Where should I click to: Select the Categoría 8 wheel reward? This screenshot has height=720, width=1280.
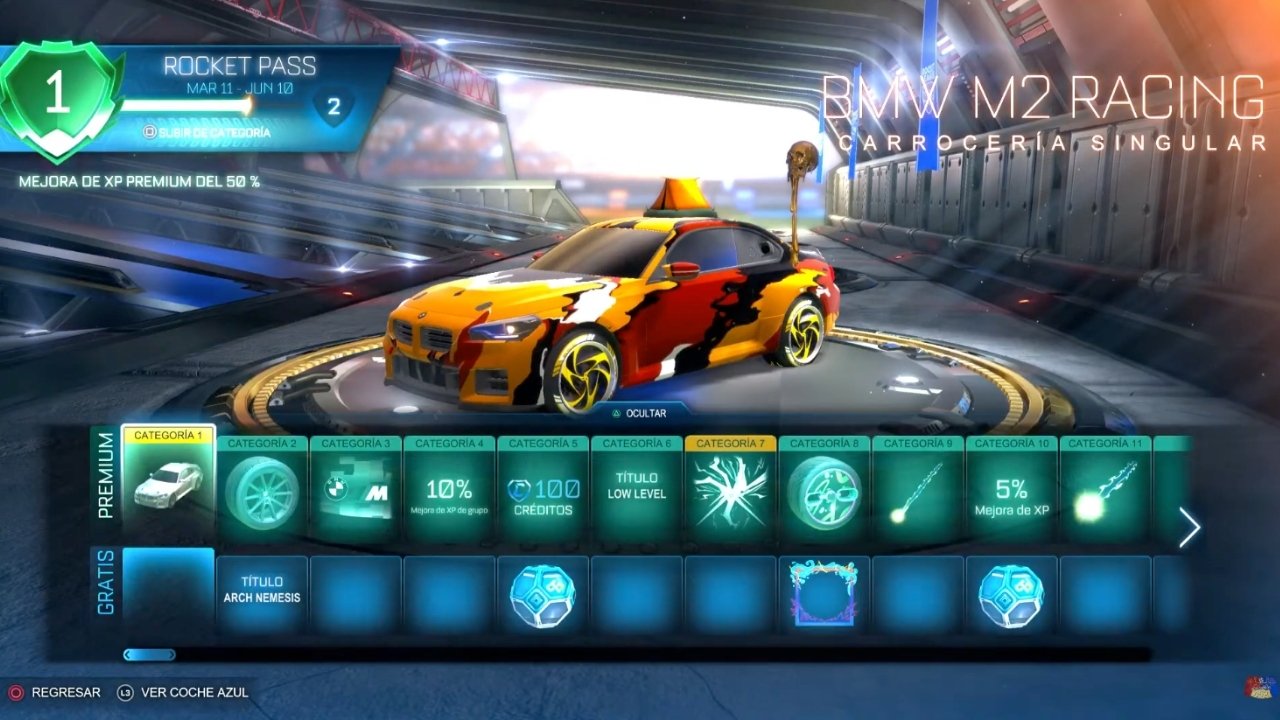click(x=824, y=491)
